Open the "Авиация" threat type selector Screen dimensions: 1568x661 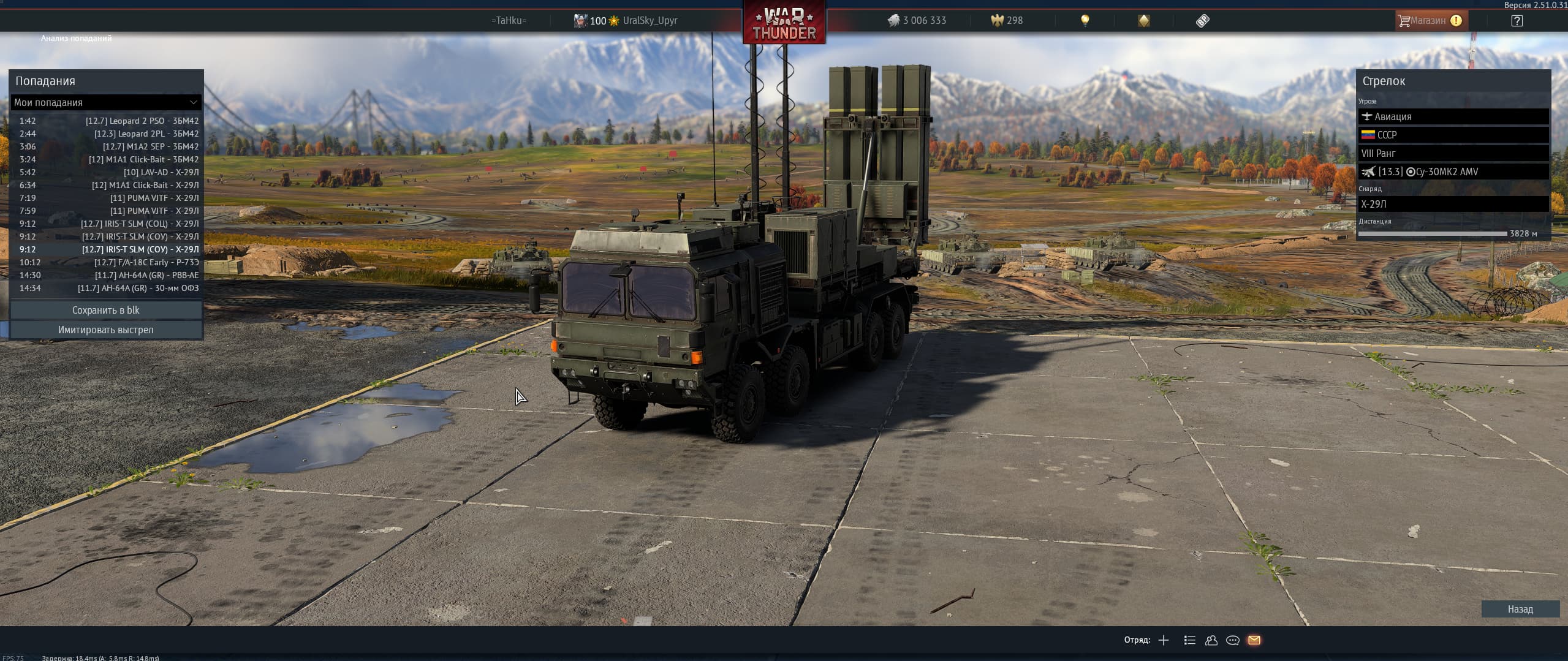coord(1453,116)
